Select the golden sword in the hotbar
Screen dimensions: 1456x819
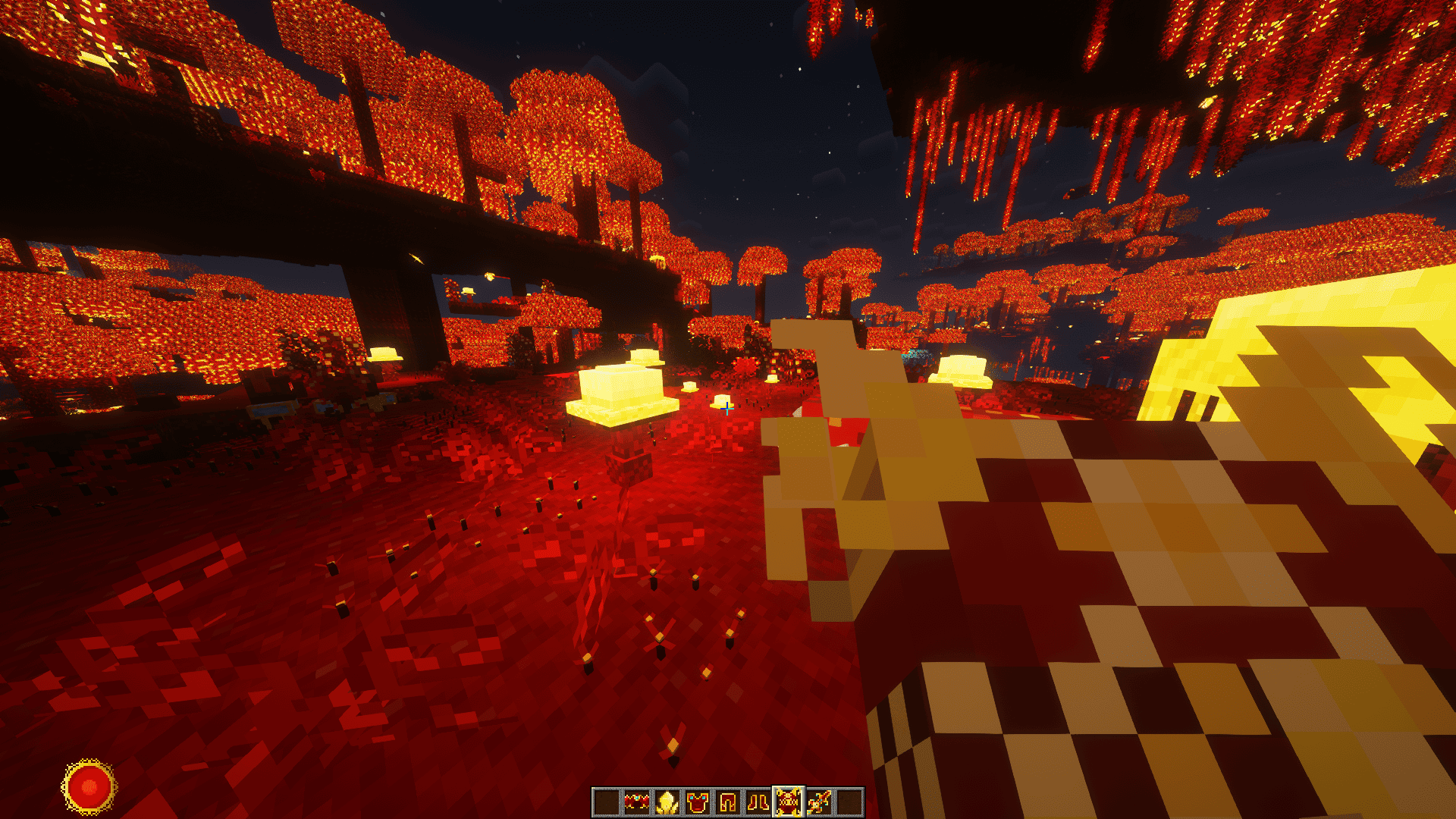click(819, 800)
